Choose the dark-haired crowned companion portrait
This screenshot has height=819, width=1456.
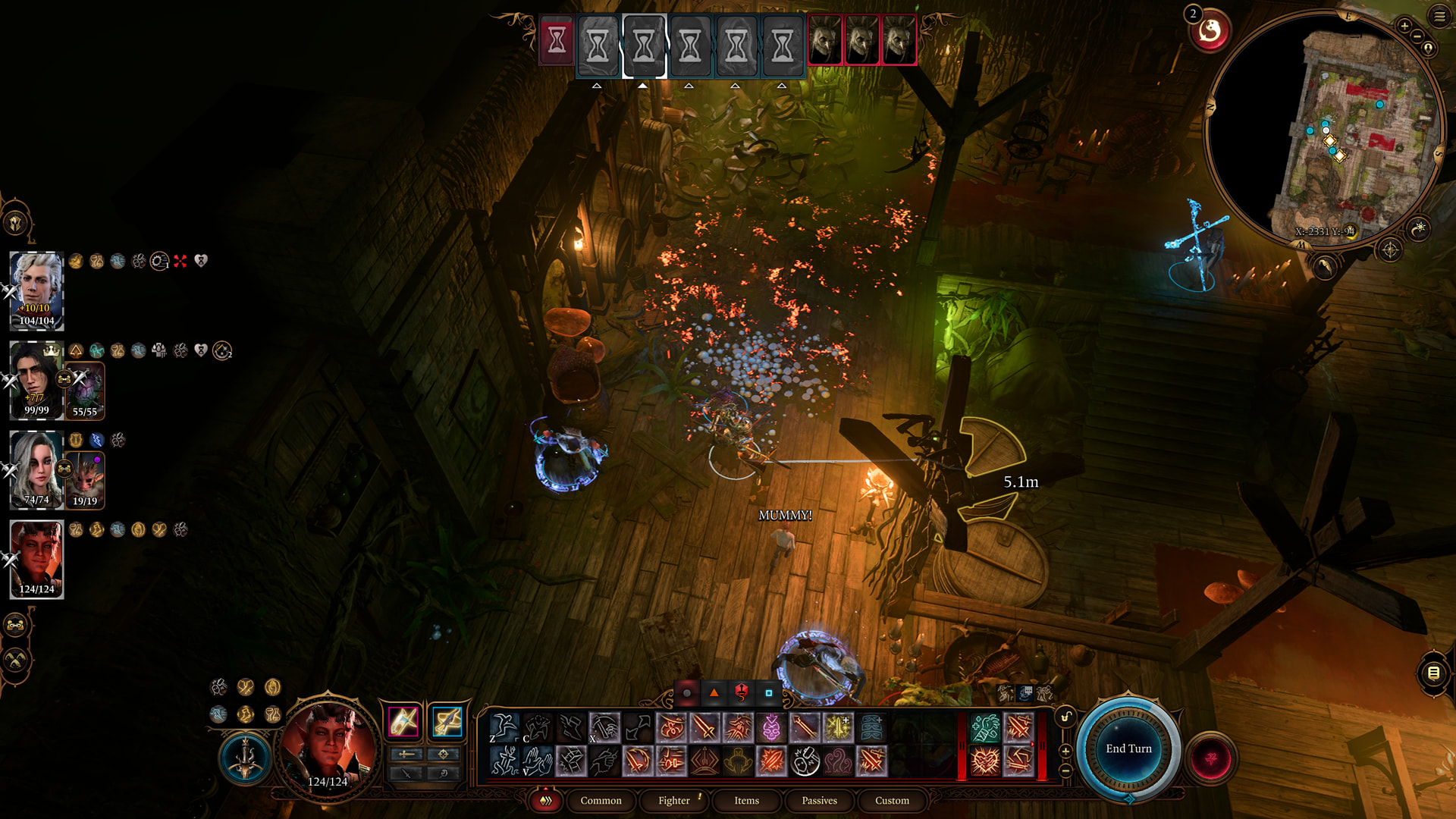(x=36, y=380)
